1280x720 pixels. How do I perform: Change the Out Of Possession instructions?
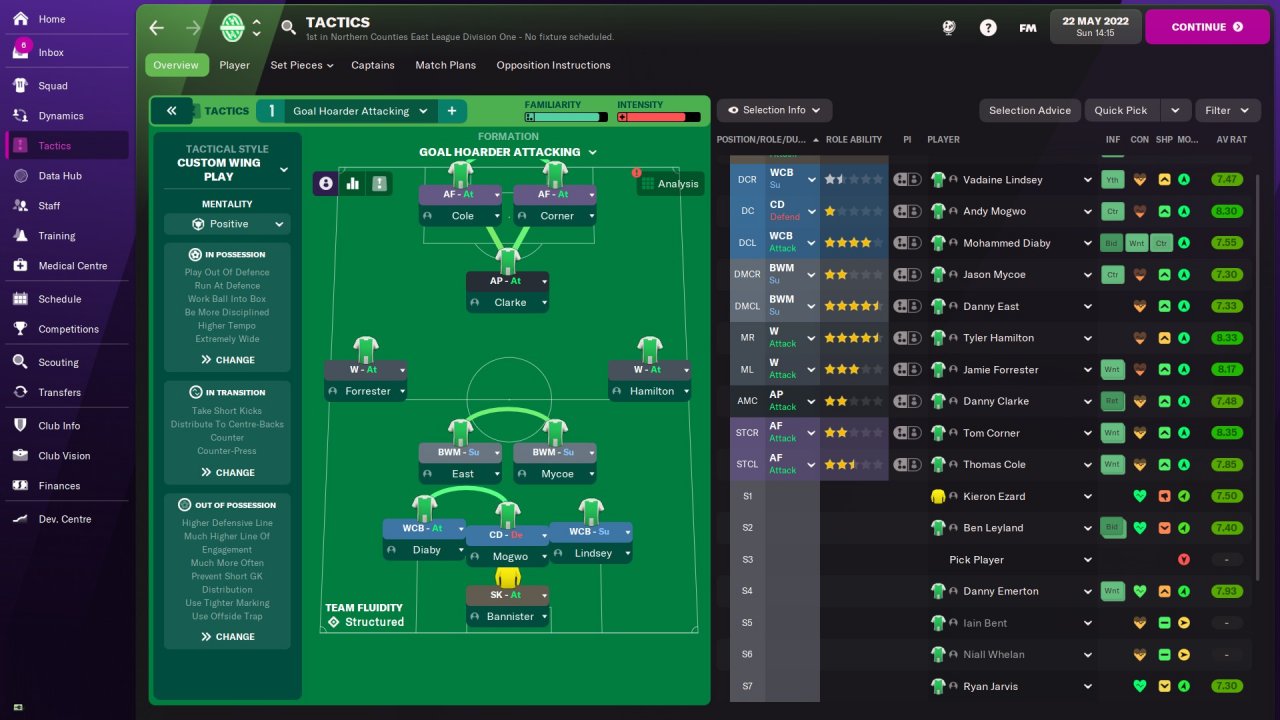point(227,637)
